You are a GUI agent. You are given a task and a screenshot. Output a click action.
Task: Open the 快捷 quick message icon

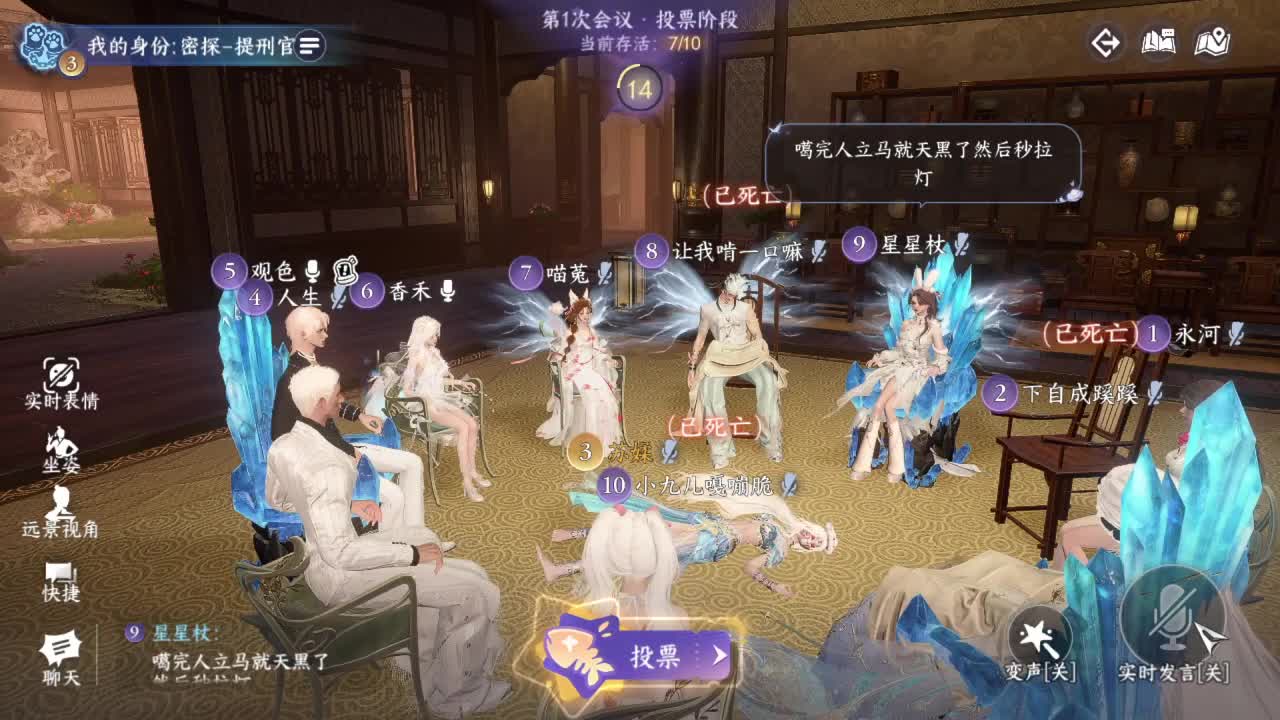pyautogui.click(x=58, y=575)
